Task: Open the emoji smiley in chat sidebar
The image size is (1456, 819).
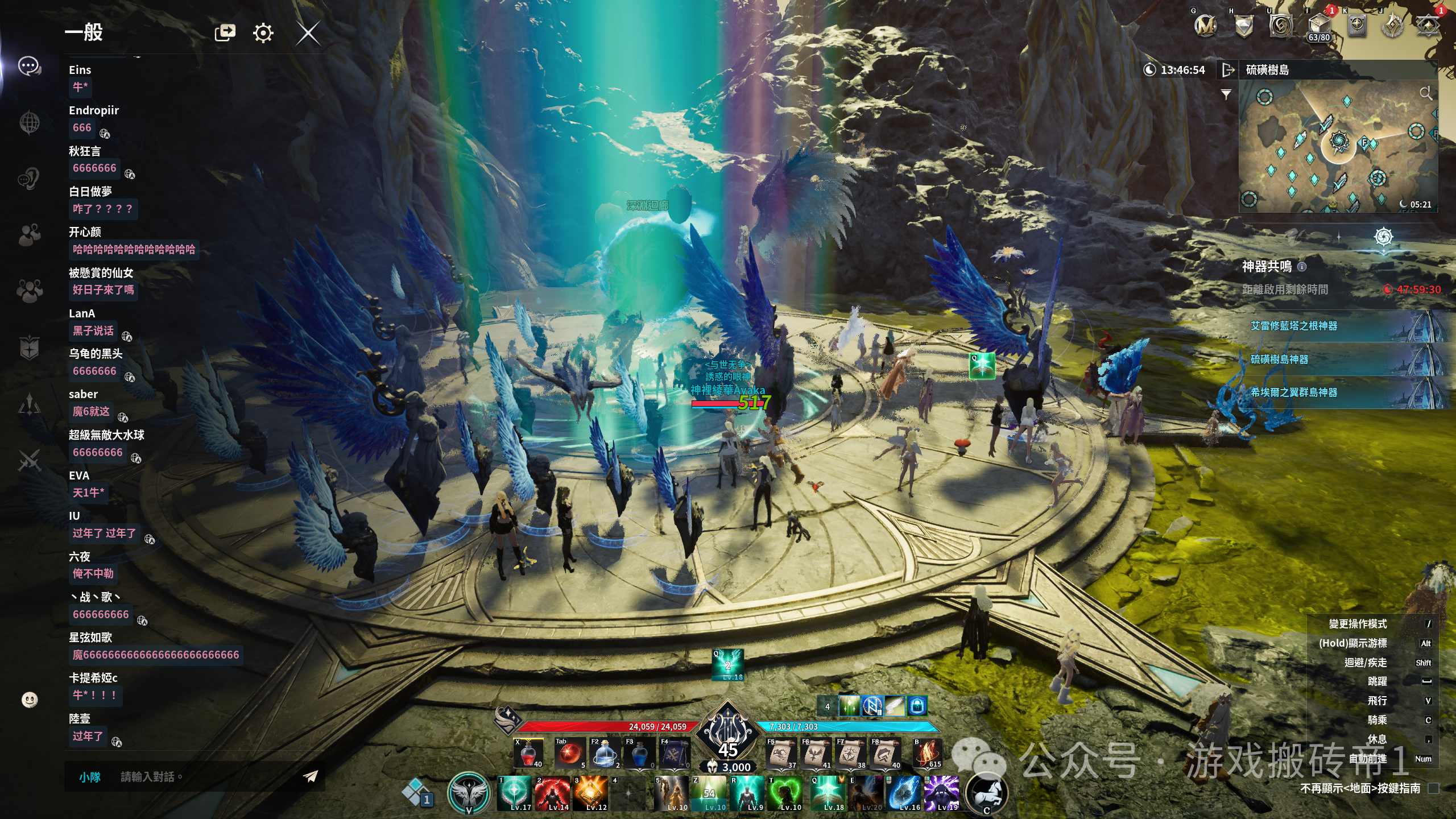Action: click(x=30, y=700)
